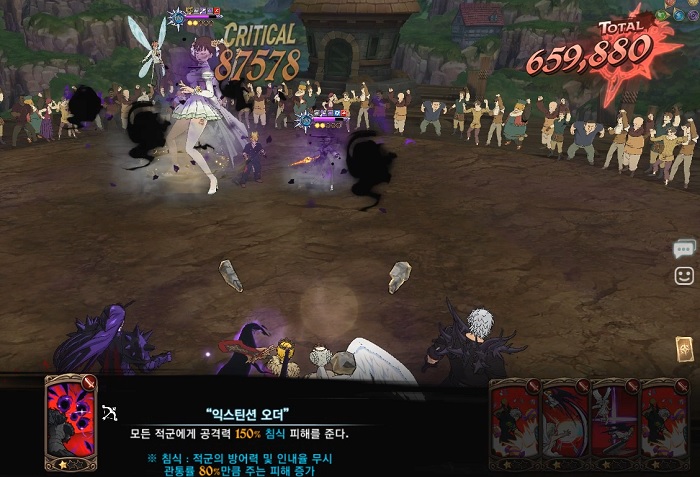
Task: Pick the winged angel attack card
Action: 615,425
